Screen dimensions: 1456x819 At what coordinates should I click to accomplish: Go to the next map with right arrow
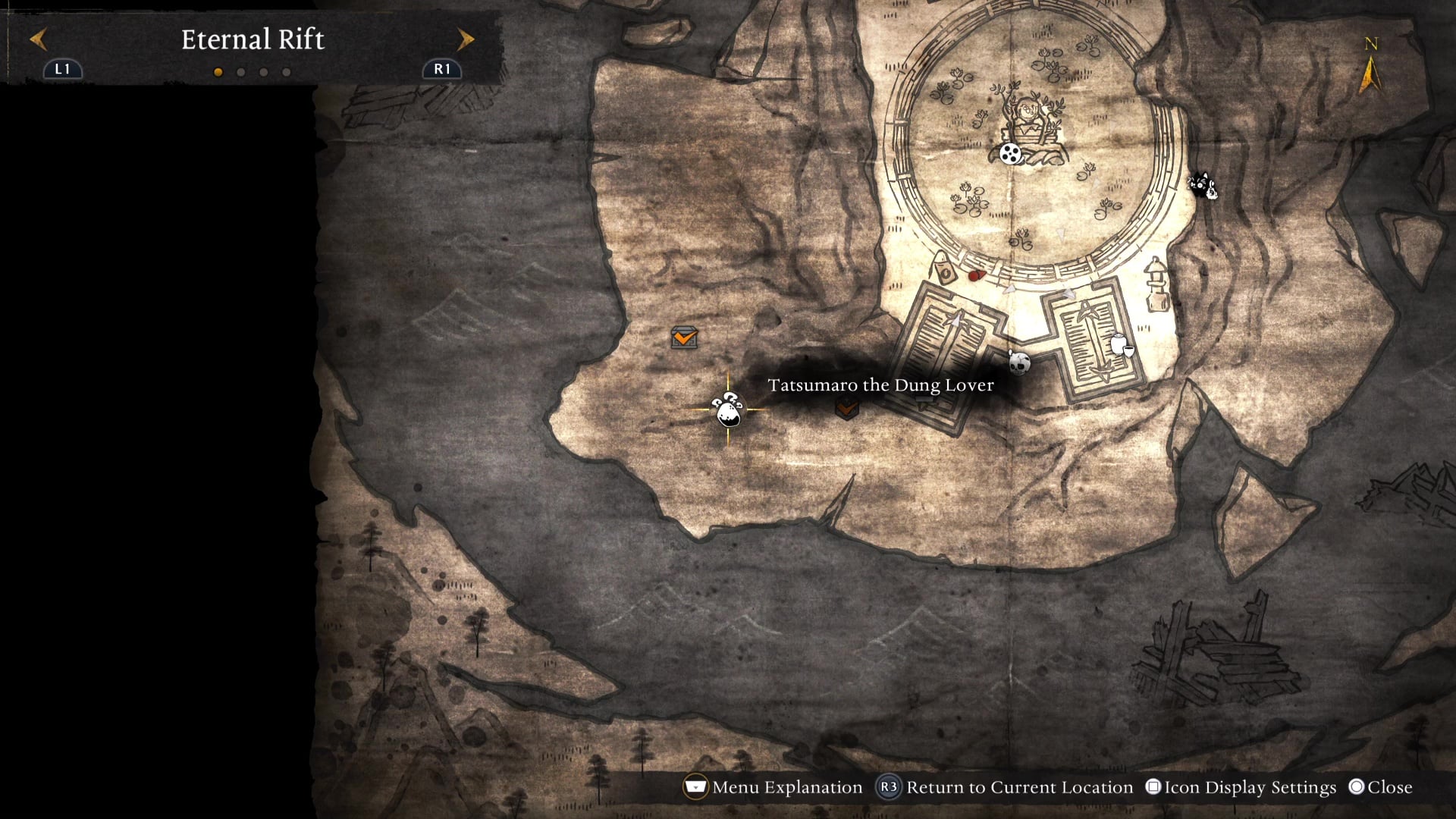[466, 39]
